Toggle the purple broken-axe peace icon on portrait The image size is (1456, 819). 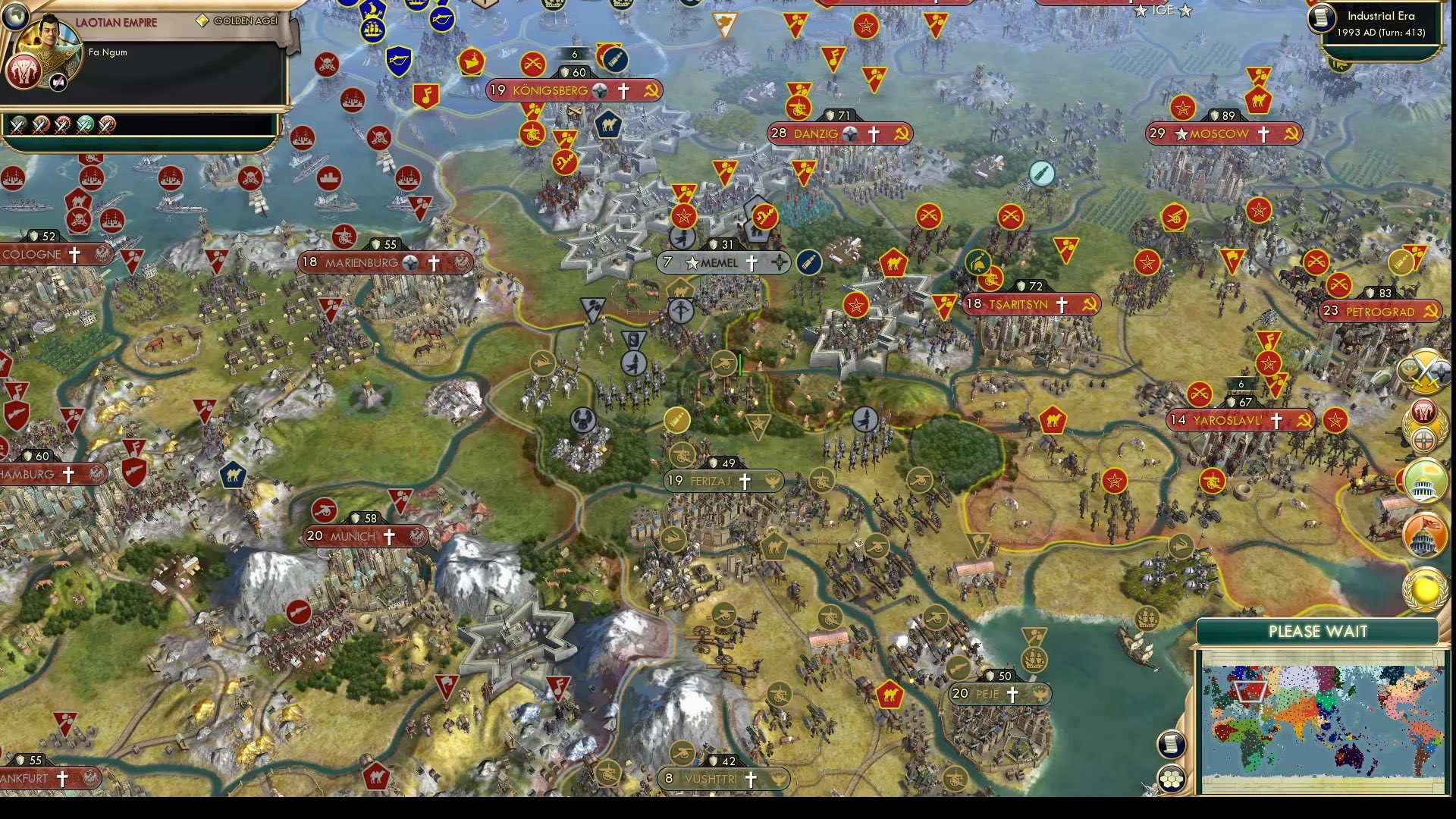pyautogui.click(x=58, y=81)
